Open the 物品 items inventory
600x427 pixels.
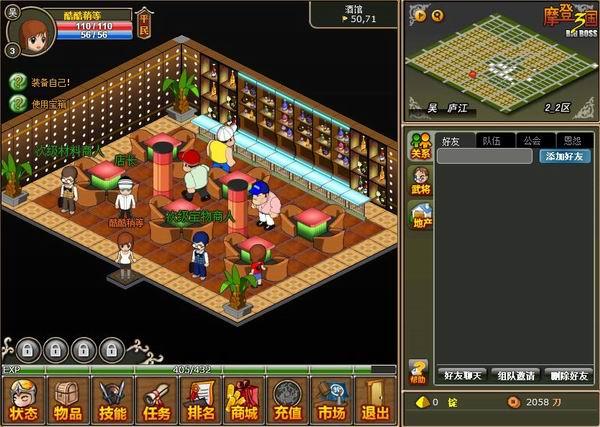click(x=68, y=401)
